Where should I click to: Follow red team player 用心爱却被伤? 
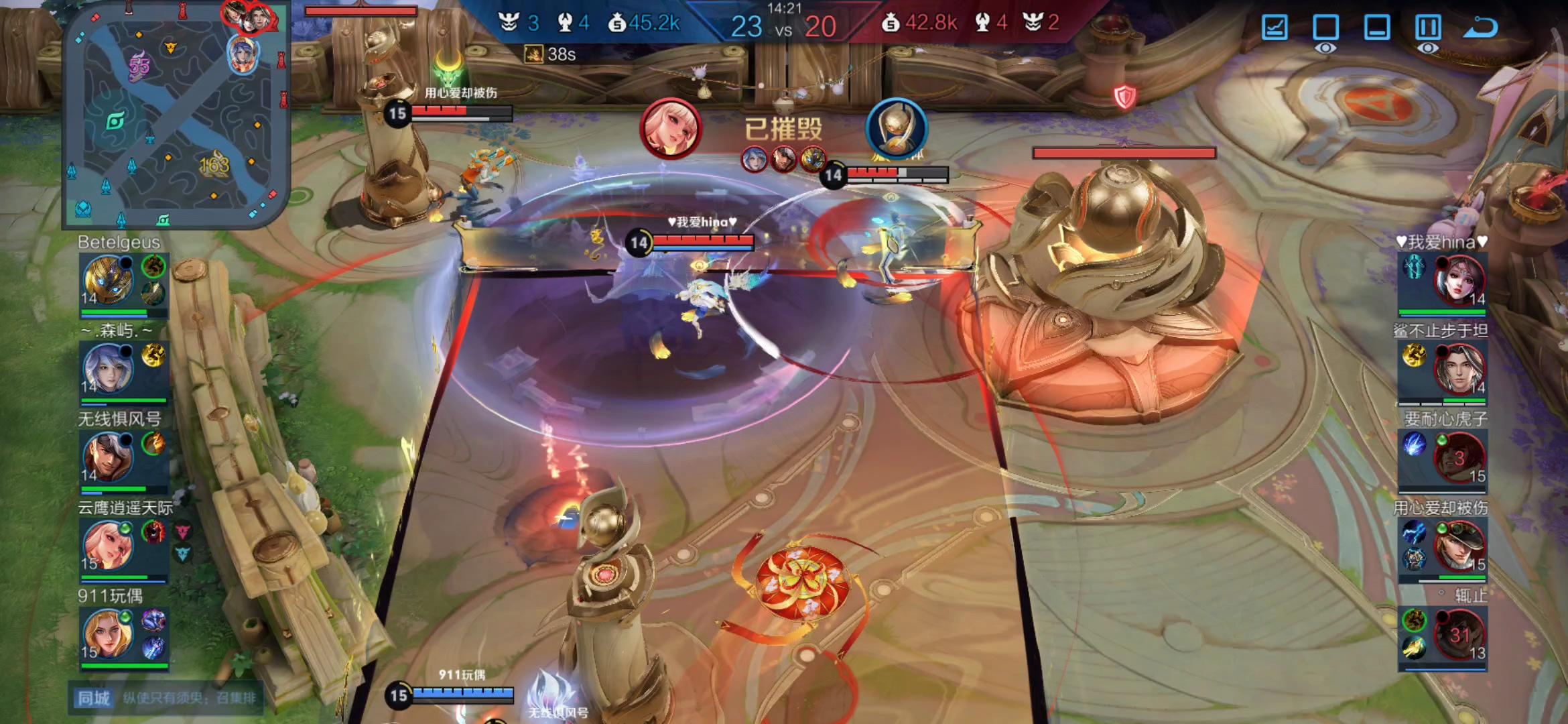[x=1459, y=545]
